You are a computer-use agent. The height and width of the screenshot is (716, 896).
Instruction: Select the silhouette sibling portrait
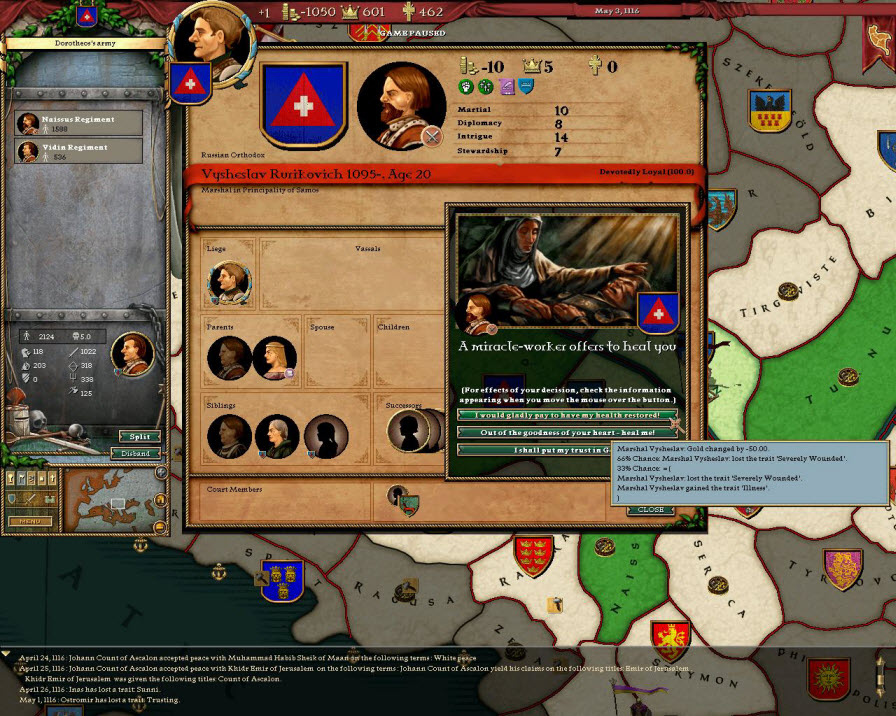point(324,437)
